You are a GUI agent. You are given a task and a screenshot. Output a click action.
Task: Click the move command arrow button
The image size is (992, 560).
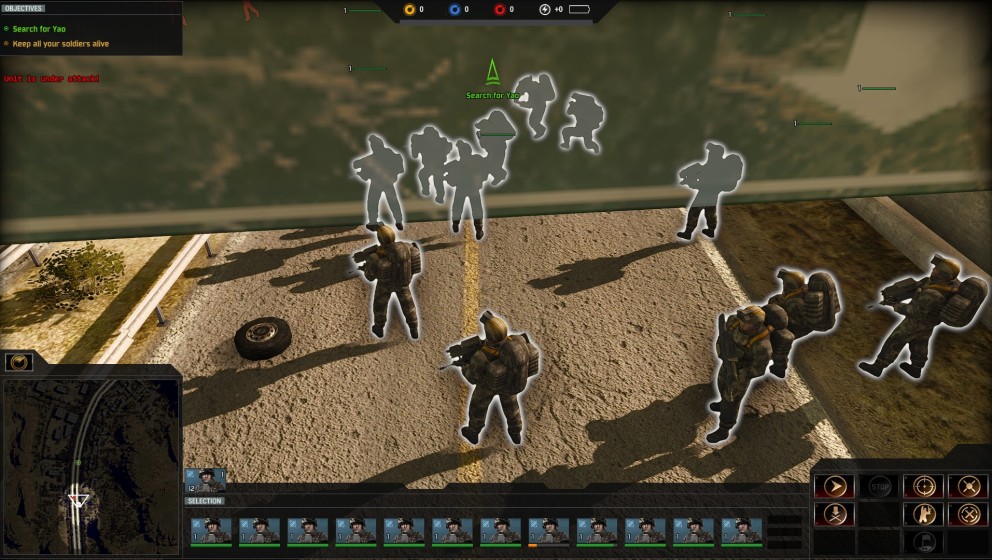tap(834, 486)
